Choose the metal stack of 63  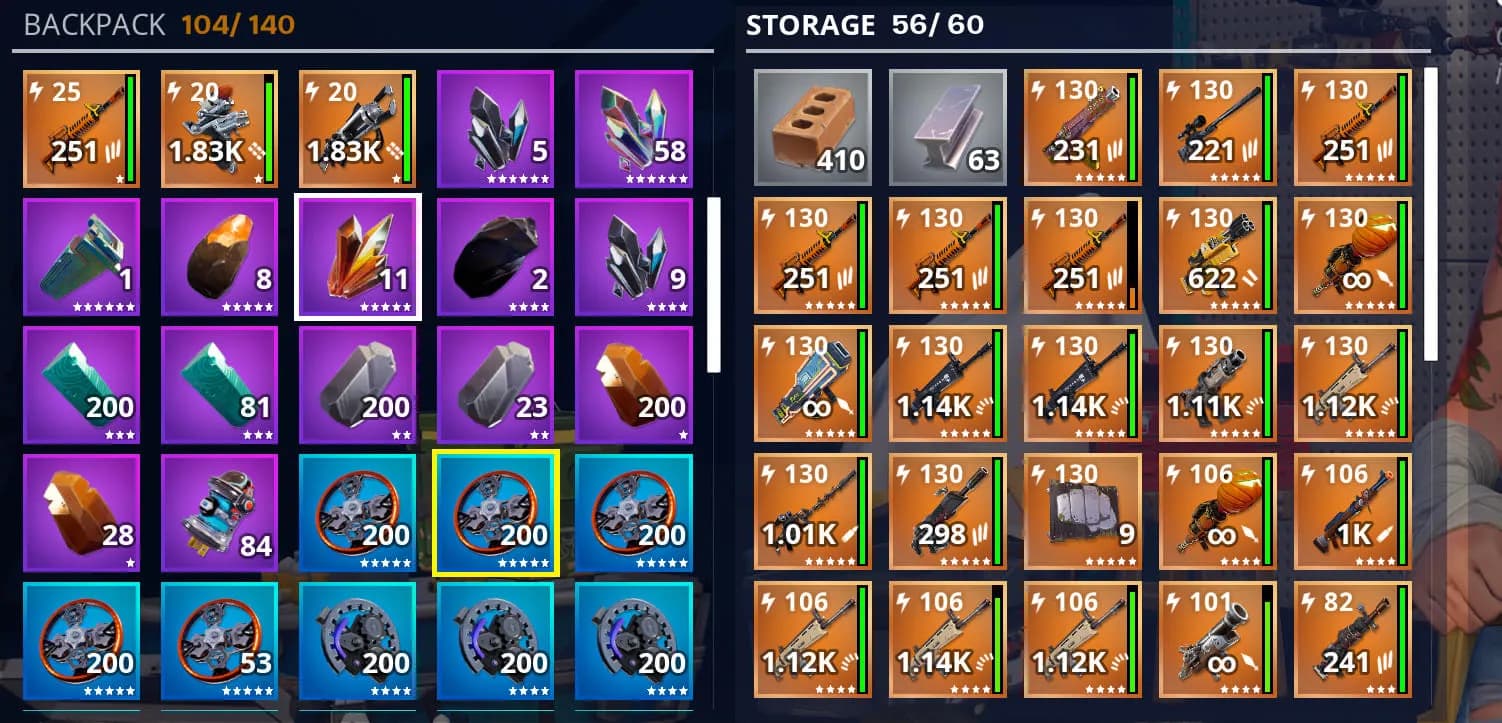pyautogui.click(x=947, y=127)
